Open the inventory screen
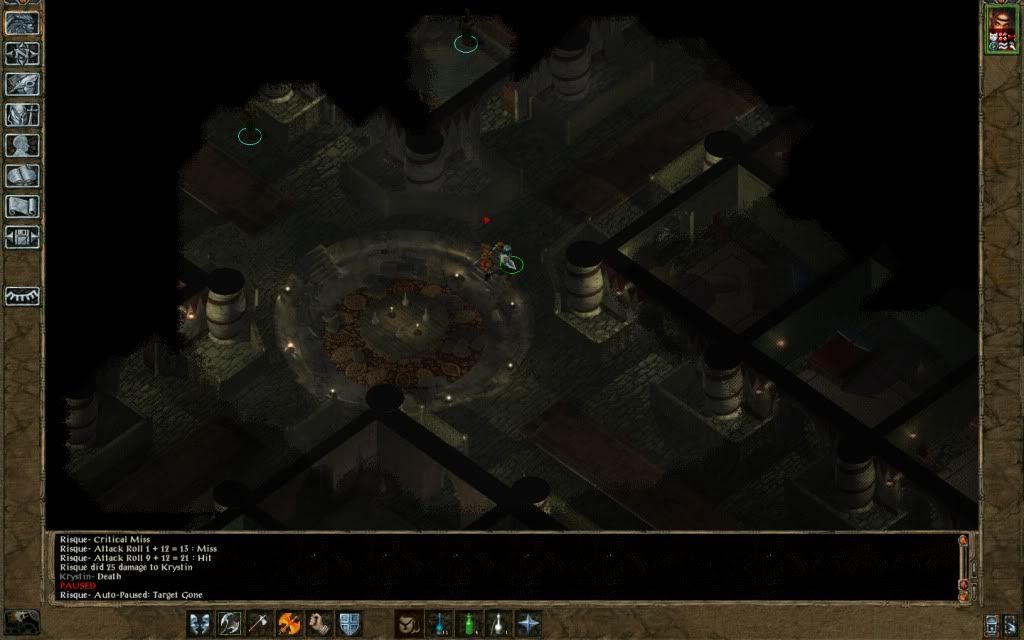The width and height of the screenshot is (1024, 640). [x=21, y=115]
